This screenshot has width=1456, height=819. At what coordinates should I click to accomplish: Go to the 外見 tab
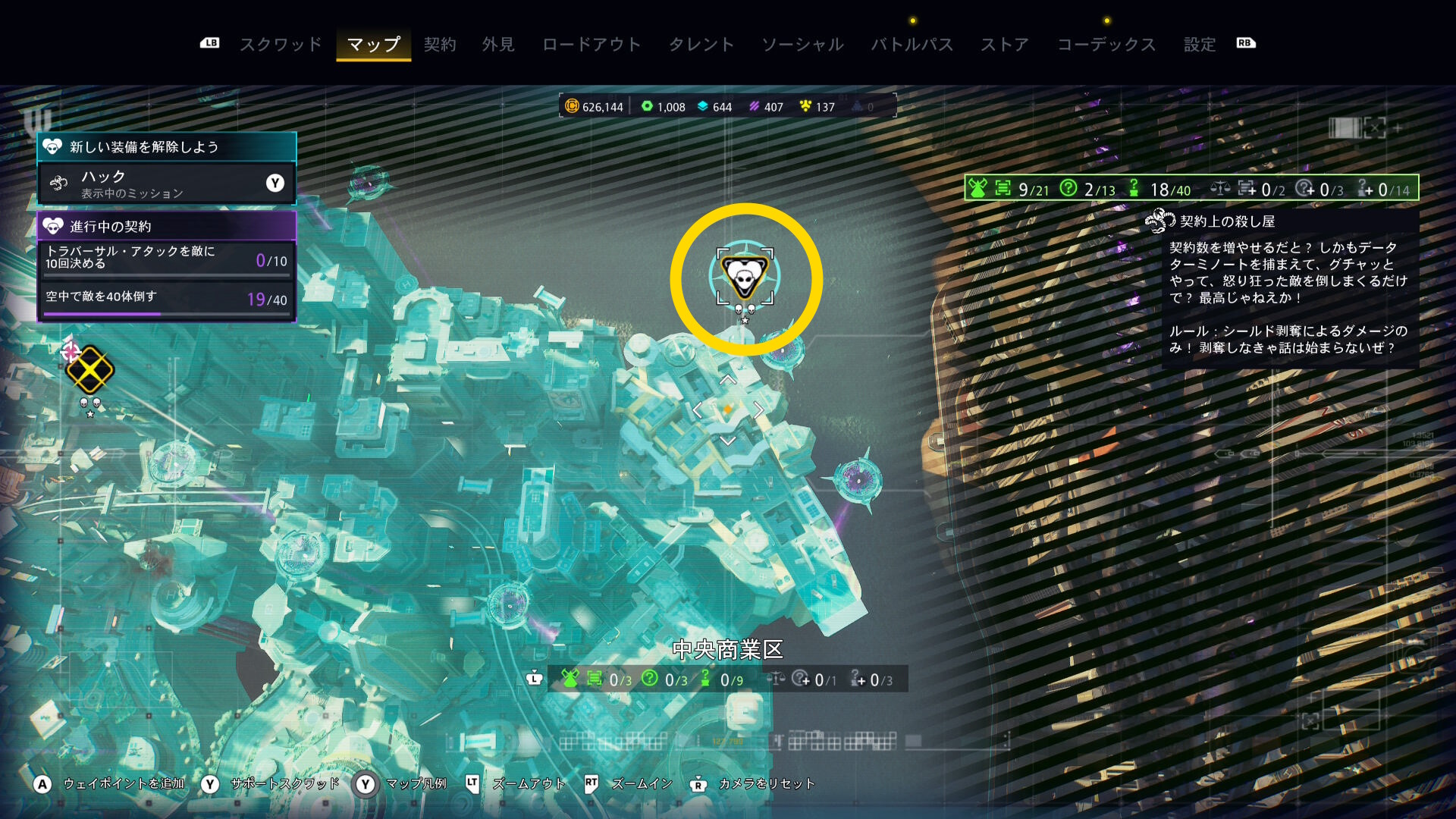[498, 45]
